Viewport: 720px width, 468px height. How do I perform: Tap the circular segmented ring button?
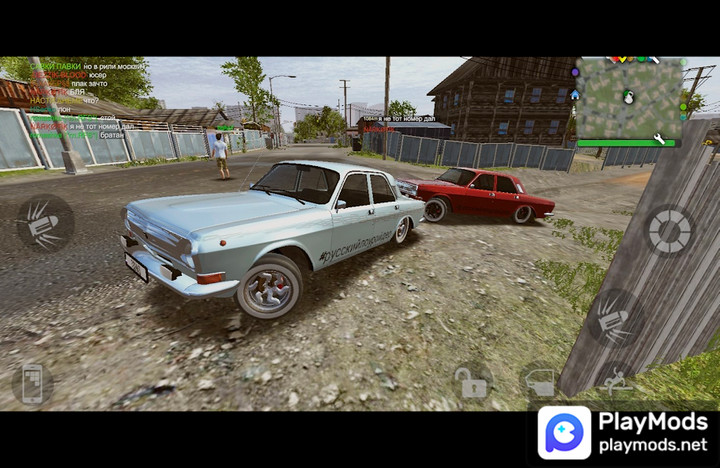(x=668, y=231)
